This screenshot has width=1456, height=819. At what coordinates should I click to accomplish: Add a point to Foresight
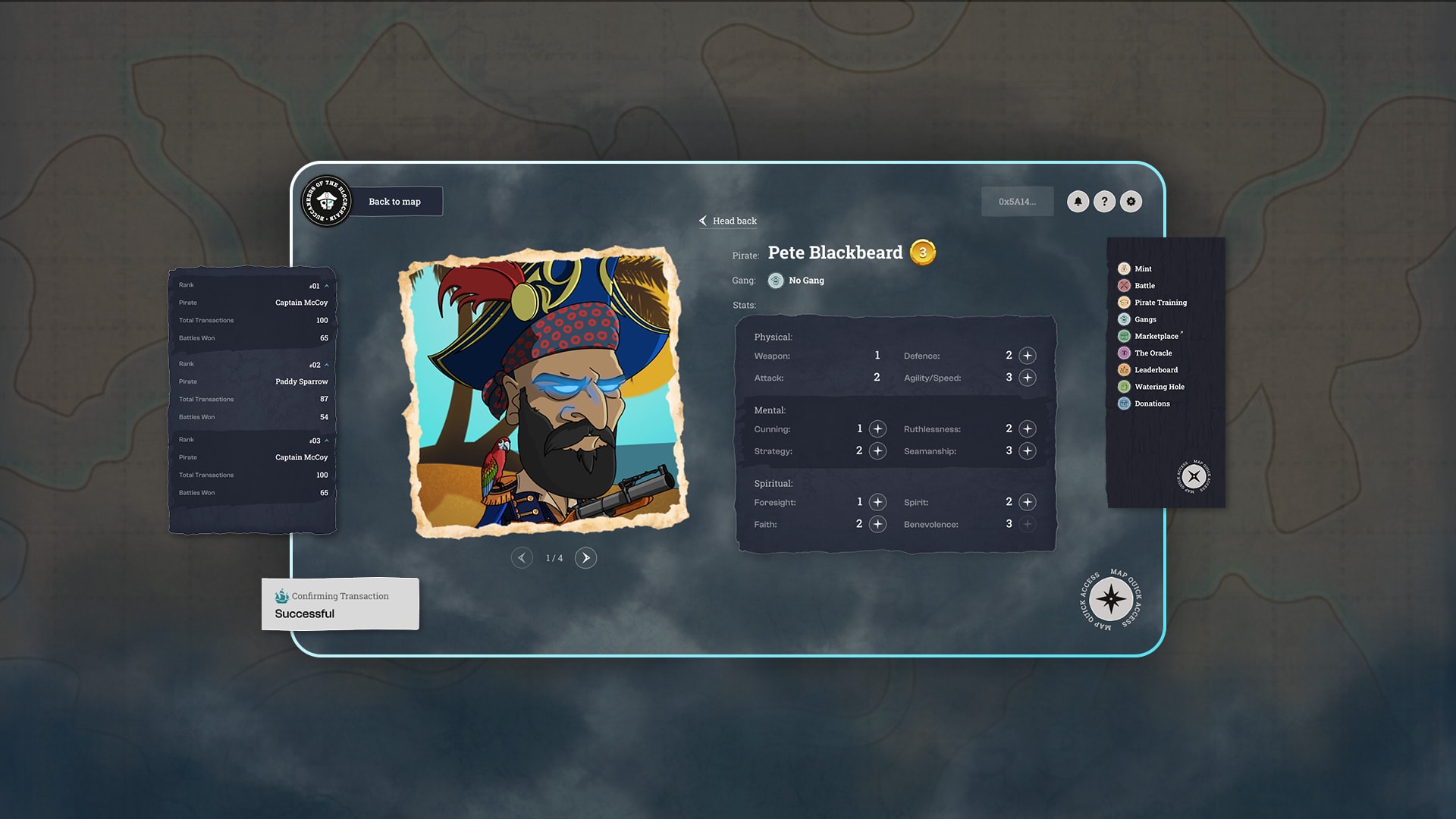pos(877,502)
